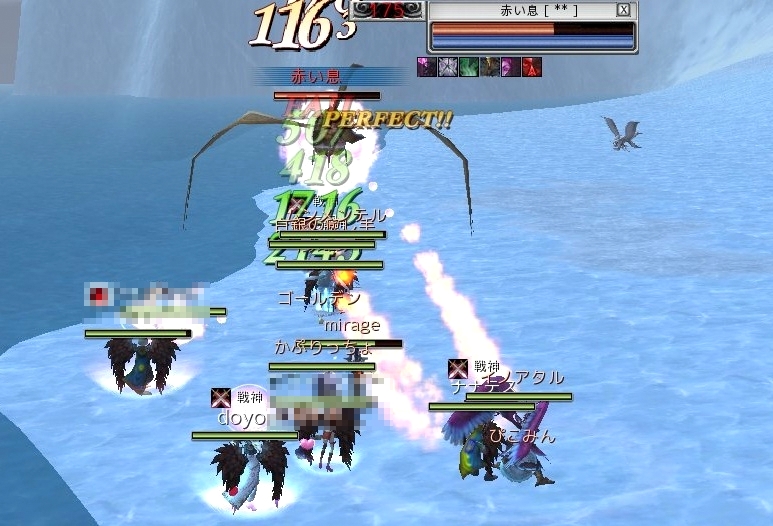Select the green swirl status effect icon

tap(468, 67)
